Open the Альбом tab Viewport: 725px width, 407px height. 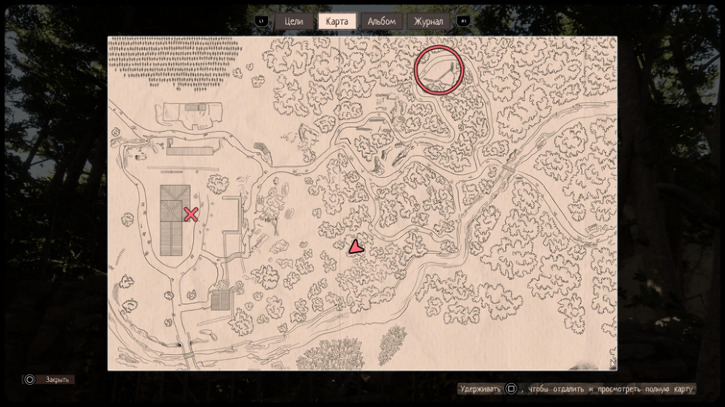[381, 21]
